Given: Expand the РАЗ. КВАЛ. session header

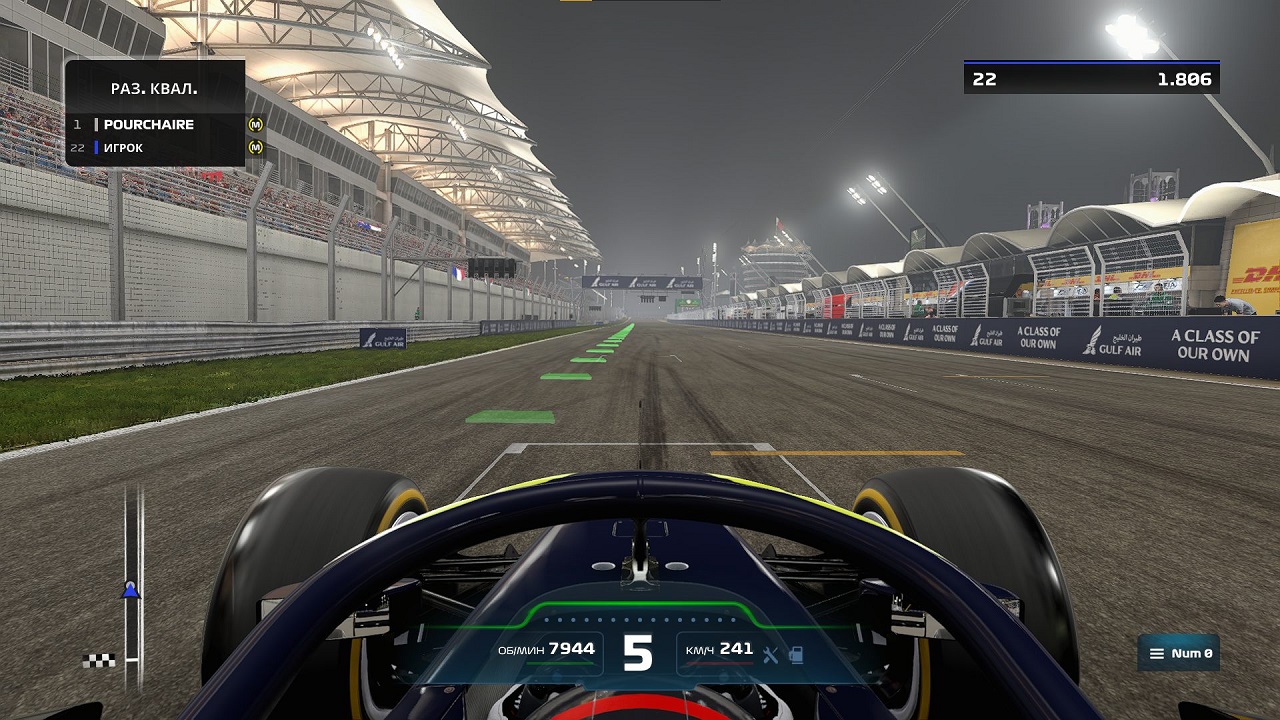Looking at the screenshot, I should pos(152,90).
